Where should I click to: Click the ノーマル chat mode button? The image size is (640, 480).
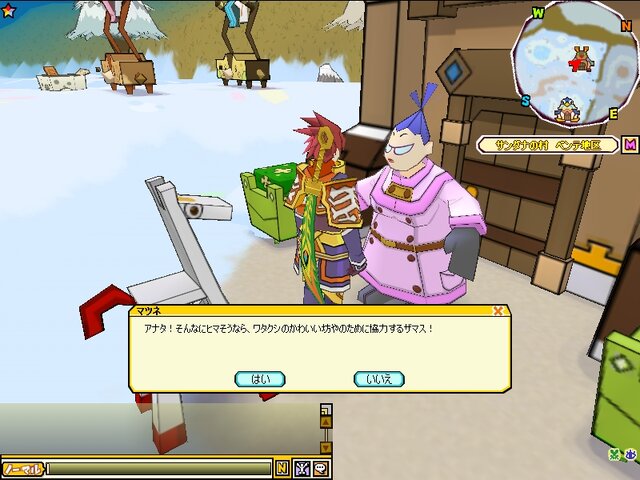point(21,468)
